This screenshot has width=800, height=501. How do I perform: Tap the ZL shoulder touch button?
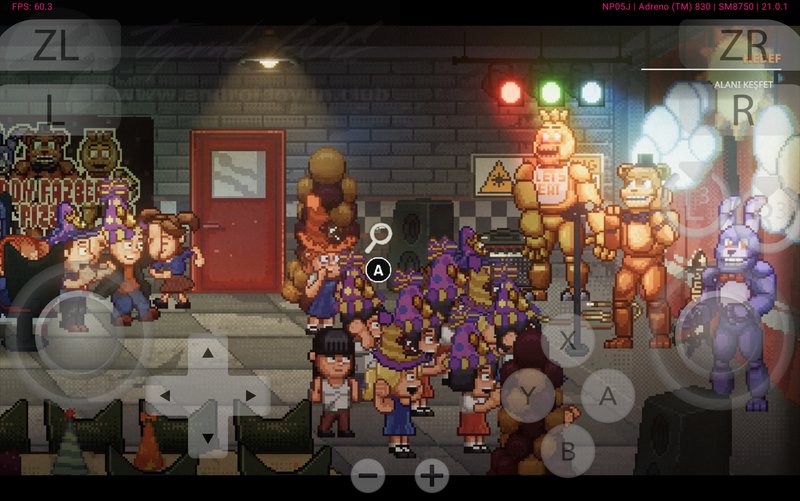click(60, 45)
